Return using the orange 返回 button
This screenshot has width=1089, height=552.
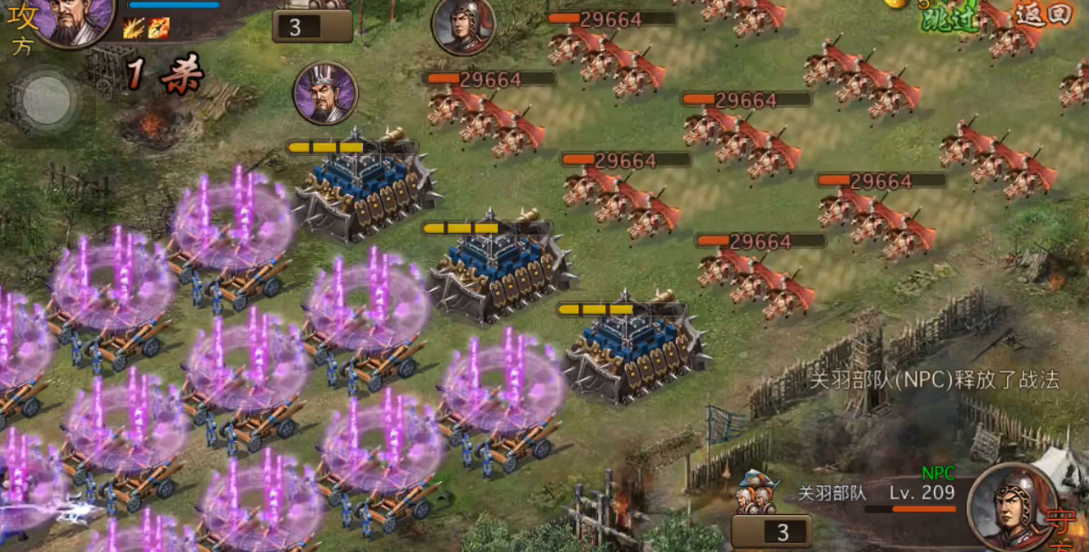click(x=1042, y=14)
